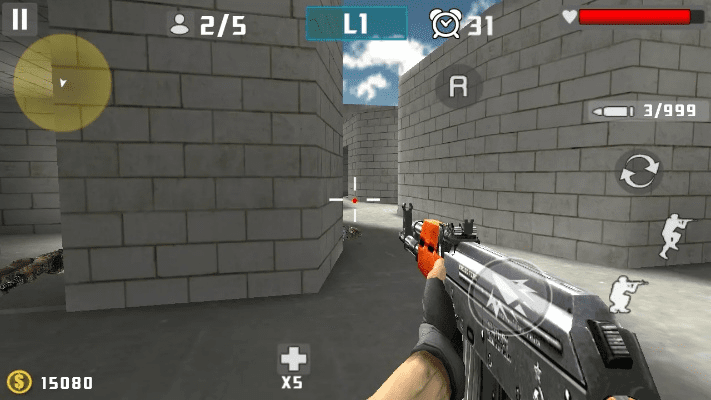Tap the yellow radar minimap
The height and width of the screenshot is (400, 711).
pyautogui.click(x=62, y=83)
